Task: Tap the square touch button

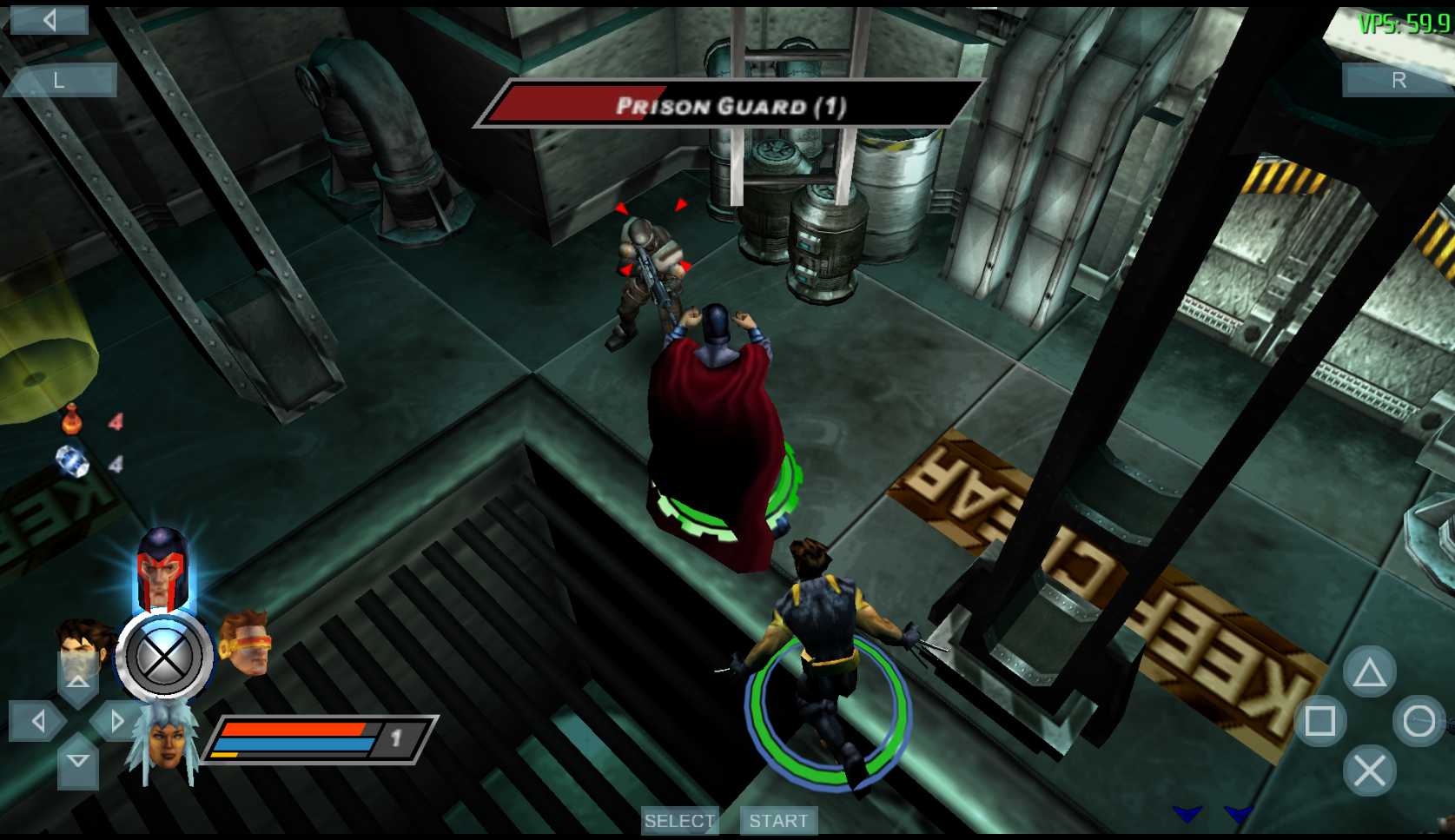Action: 1319,721
